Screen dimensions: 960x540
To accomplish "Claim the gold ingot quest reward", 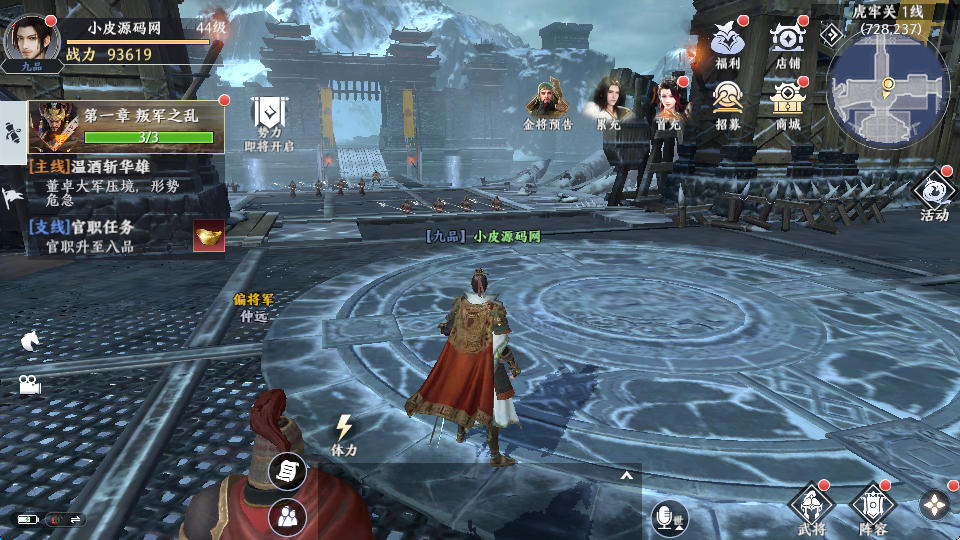I will [209, 235].
